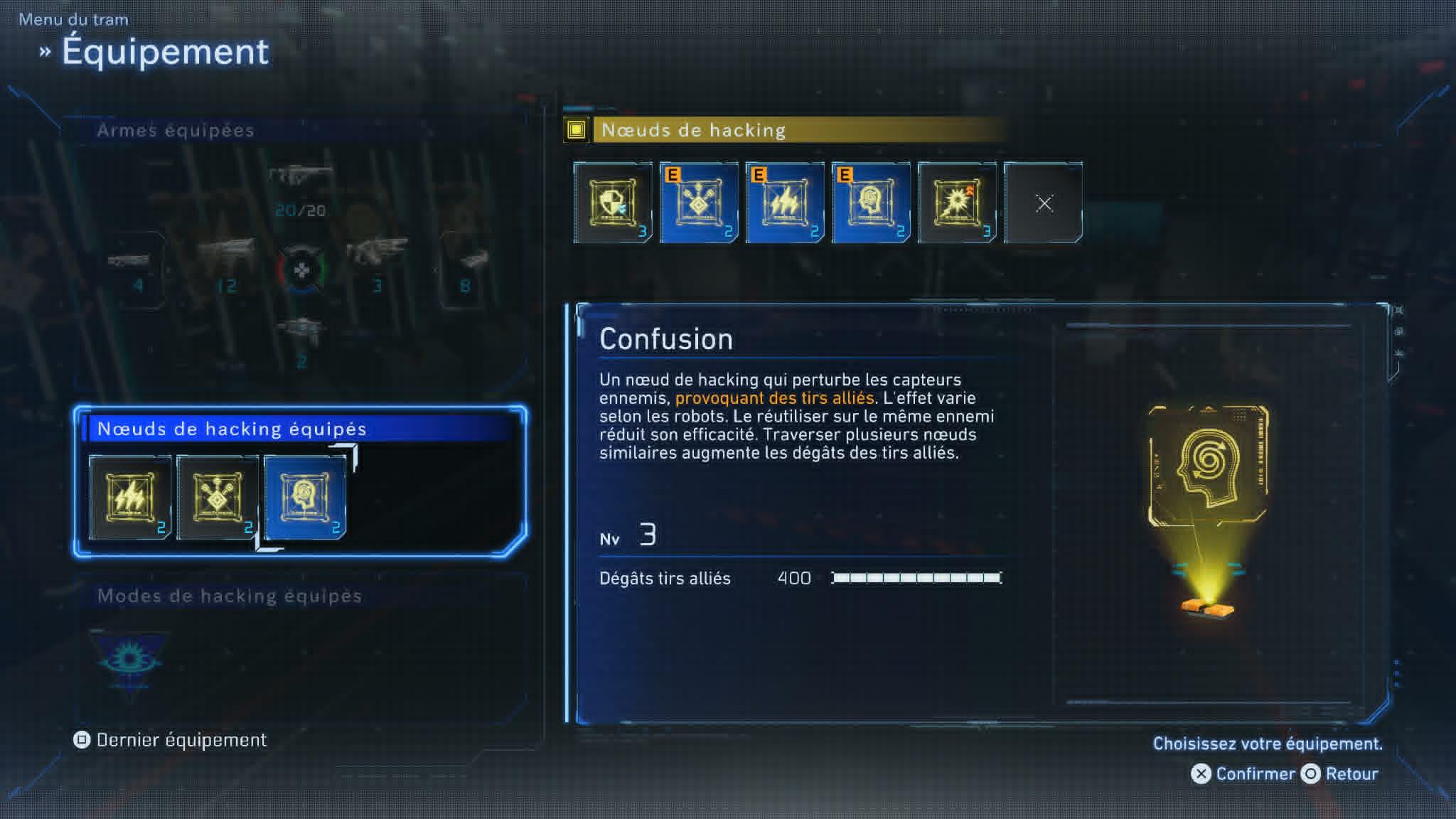Pick the lightning node marked E in the list

[x=785, y=203]
